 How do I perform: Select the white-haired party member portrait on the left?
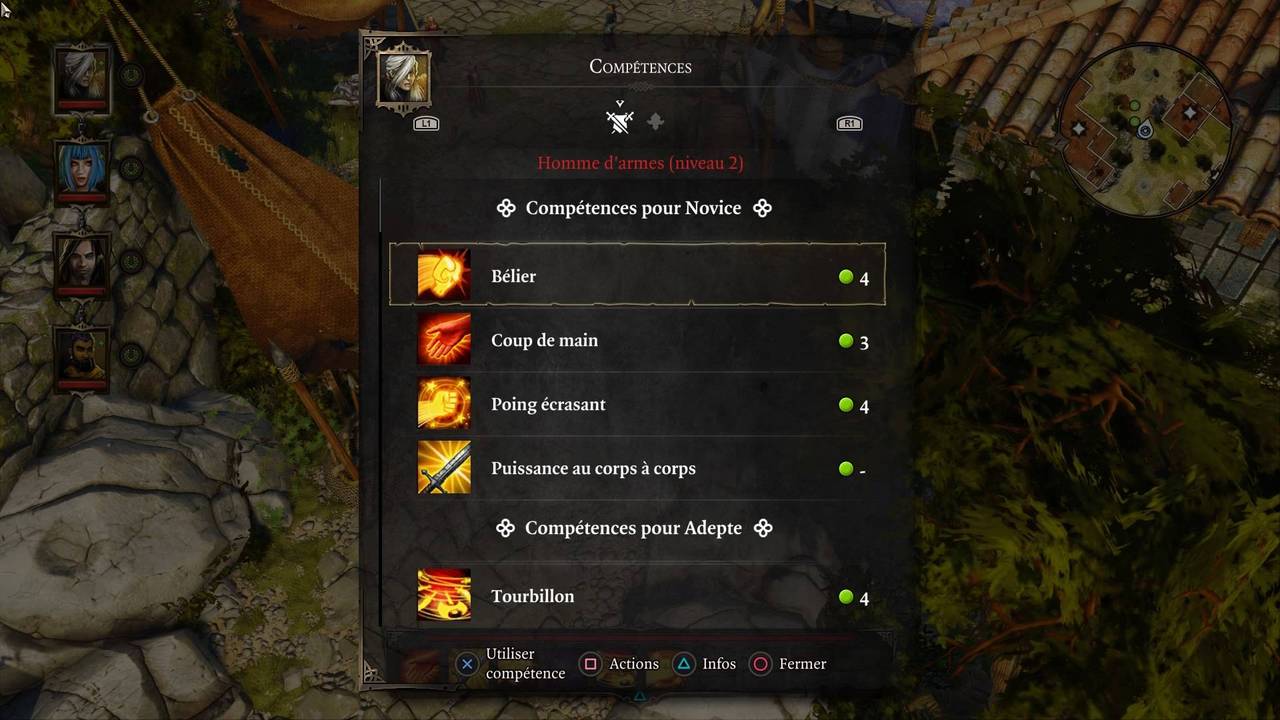tap(82, 76)
